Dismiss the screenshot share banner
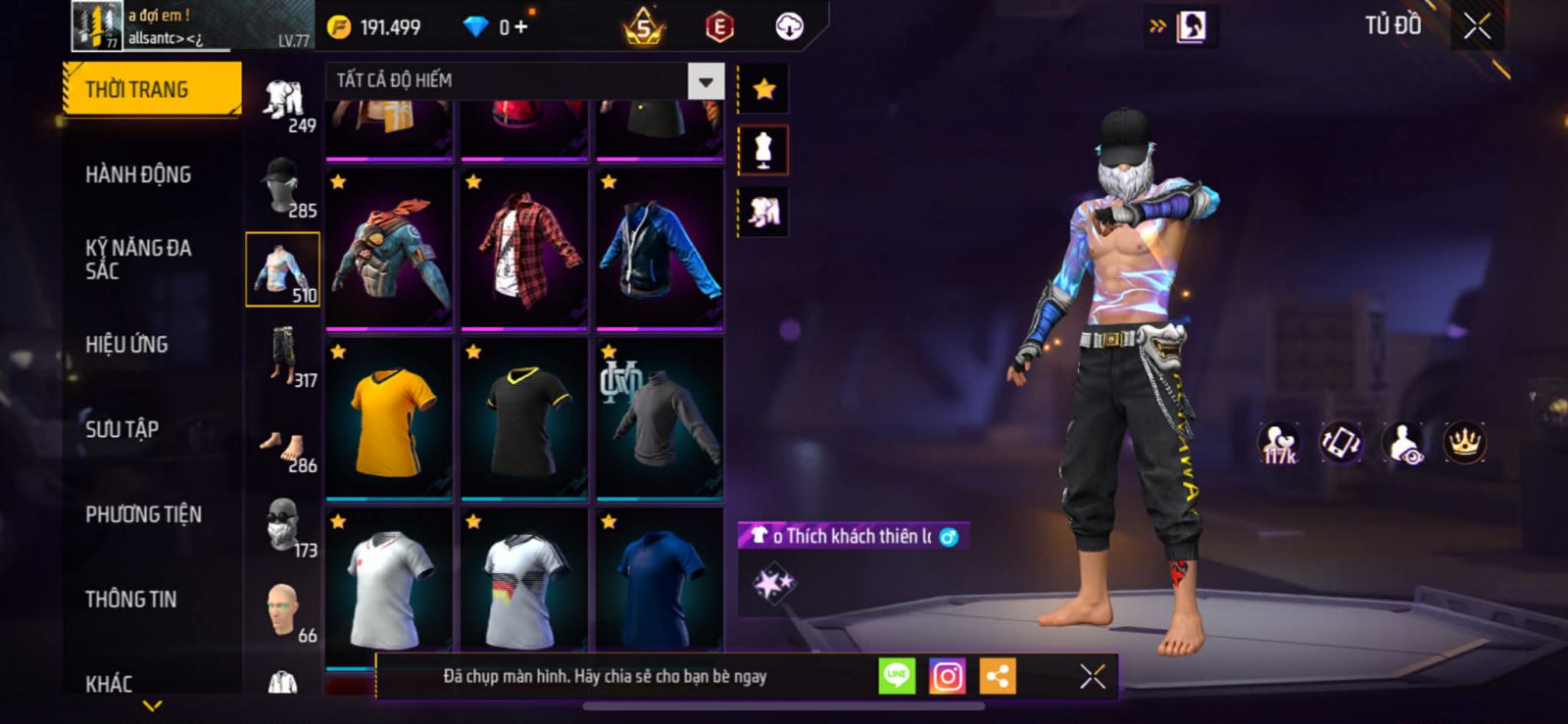Image resolution: width=1568 pixels, height=724 pixels. (1092, 676)
